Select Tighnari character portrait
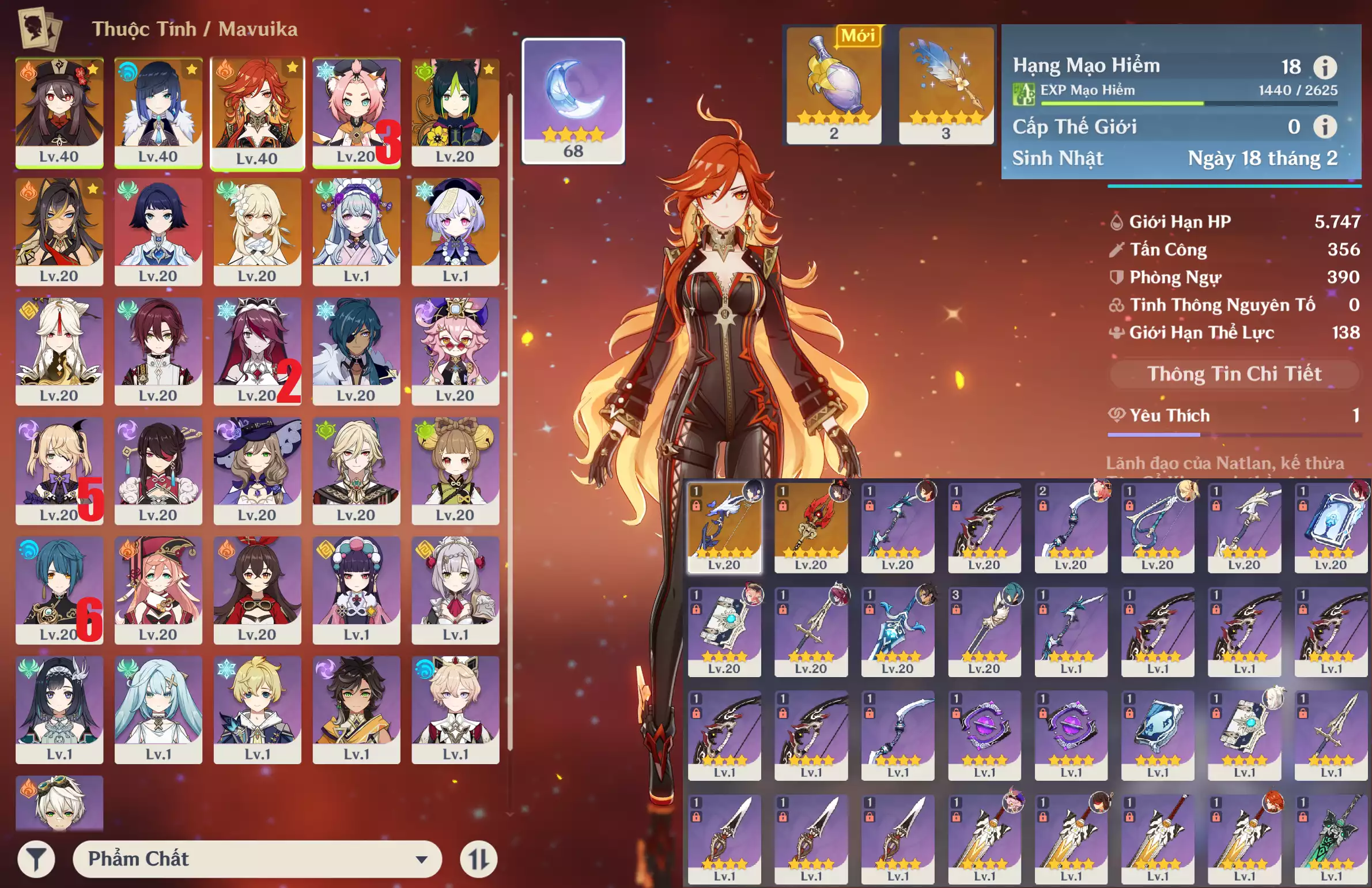The width and height of the screenshot is (1372, 888). click(x=455, y=112)
